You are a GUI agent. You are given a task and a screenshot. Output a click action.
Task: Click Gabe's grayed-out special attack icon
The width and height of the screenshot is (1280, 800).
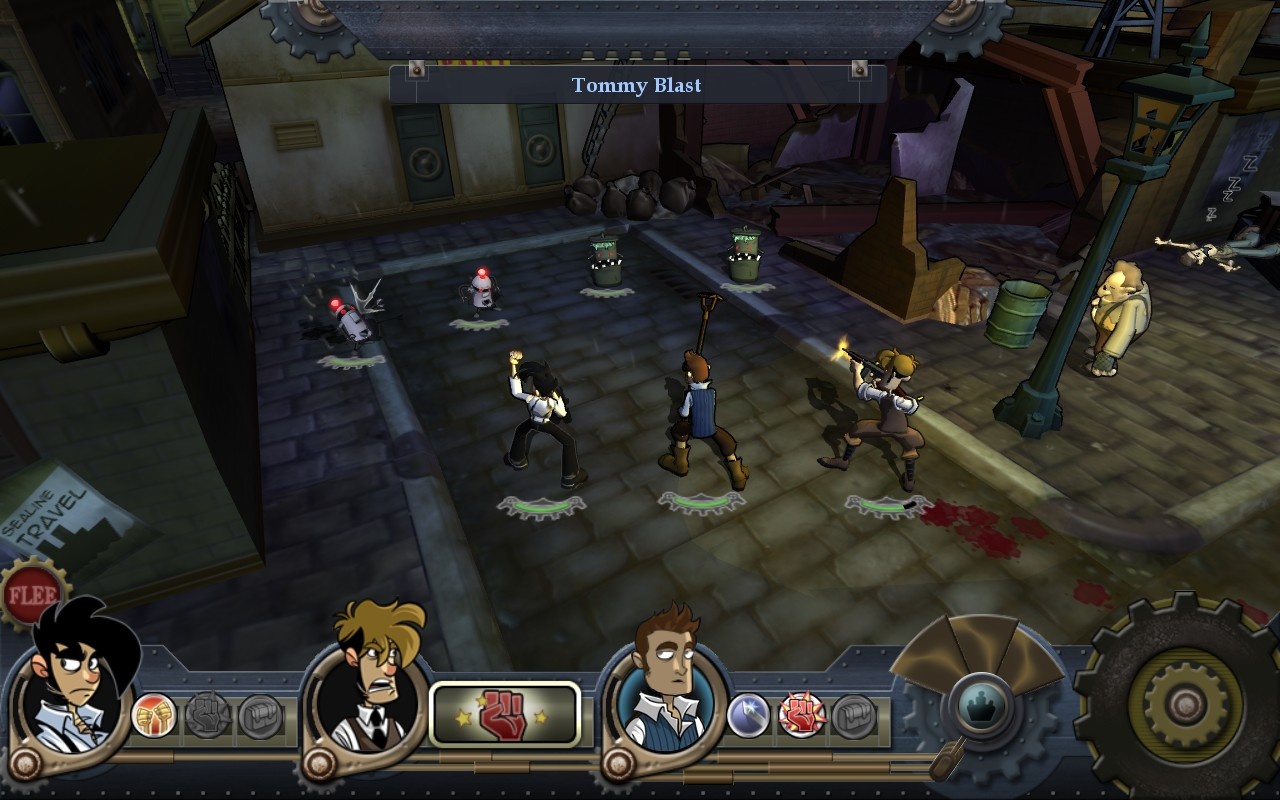tap(208, 712)
